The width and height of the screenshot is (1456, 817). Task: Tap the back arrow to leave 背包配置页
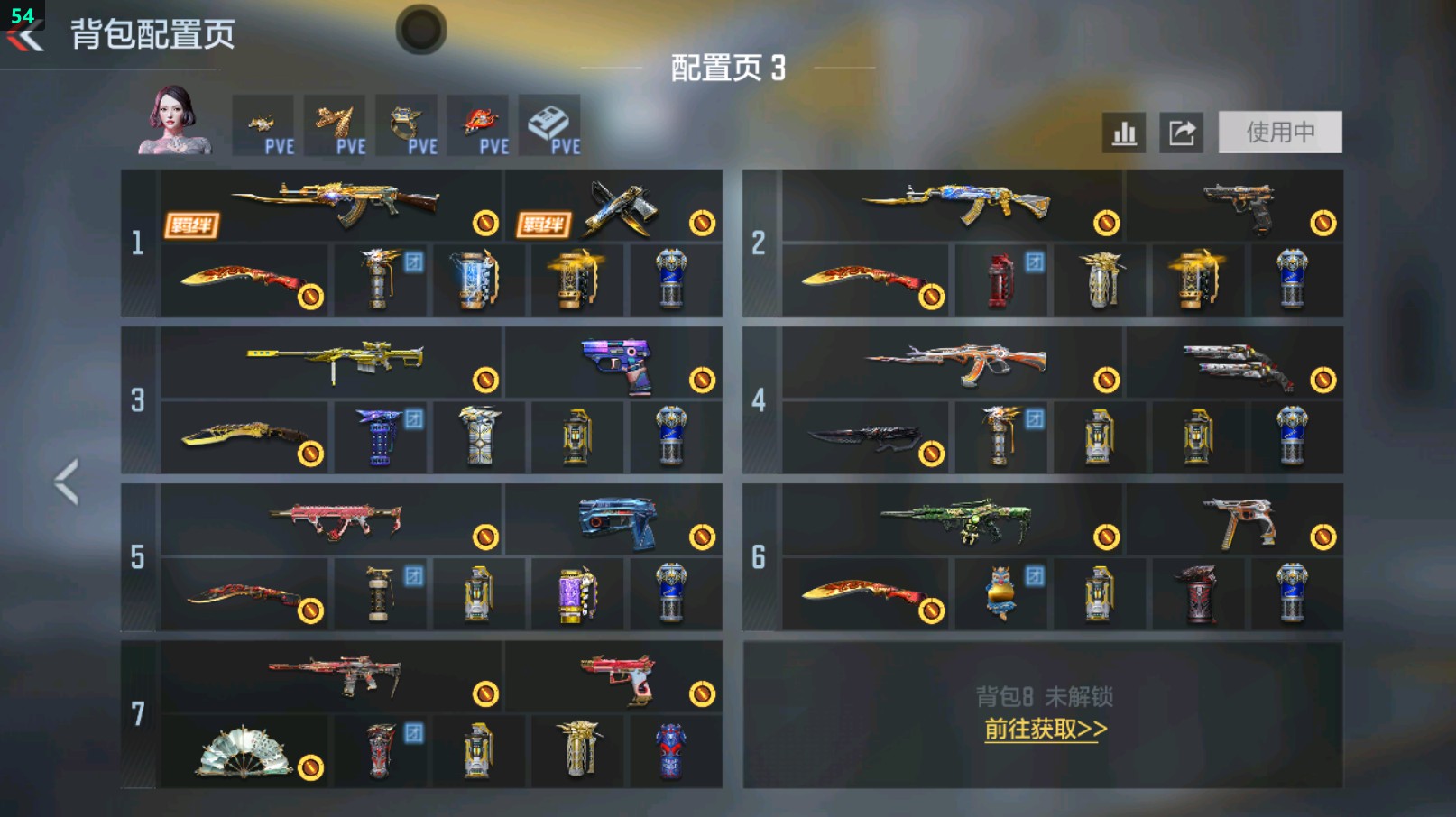[x=24, y=36]
